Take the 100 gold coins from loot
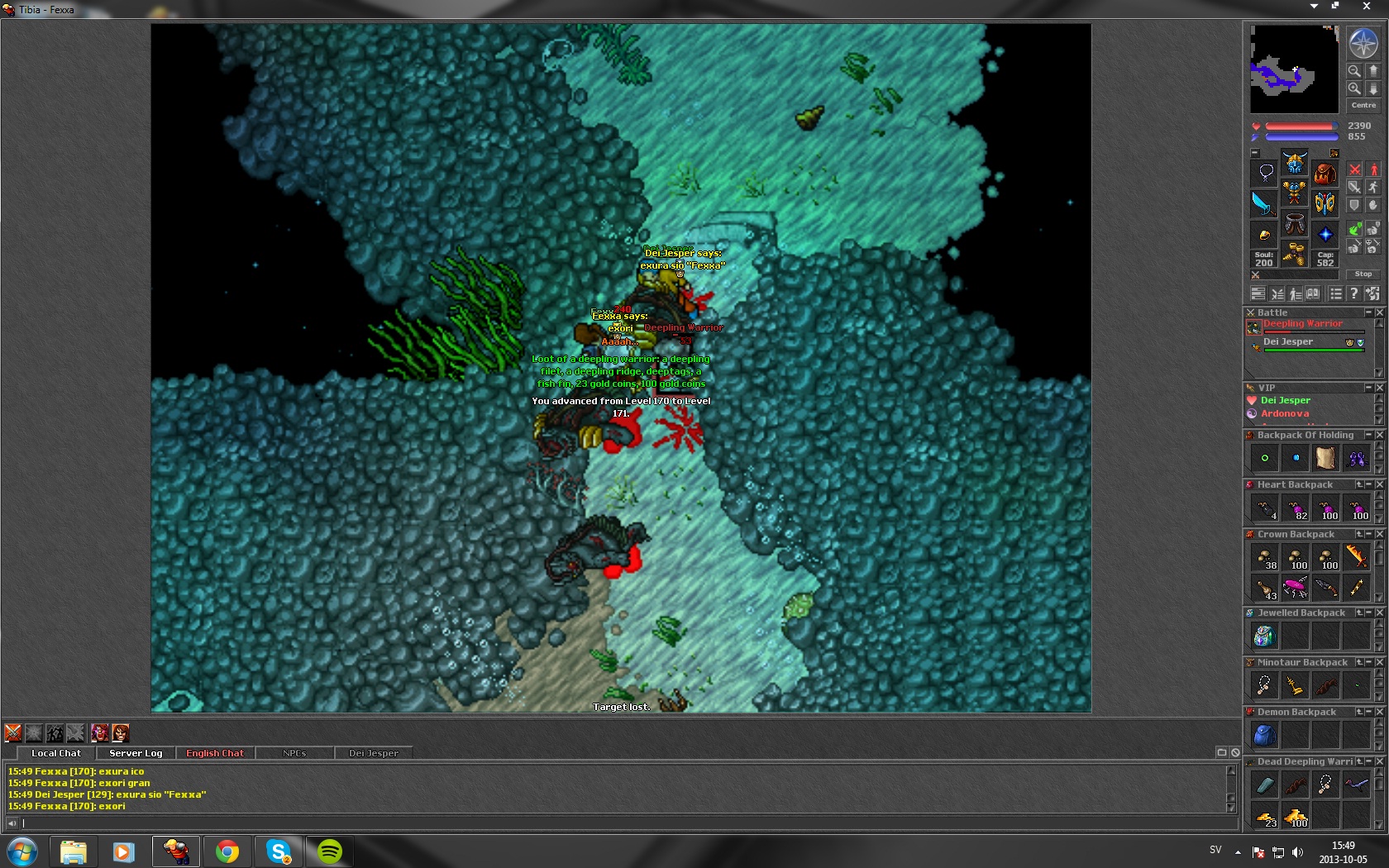Image resolution: width=1389 pixels, height=868 pixels. click(1296, 818)
